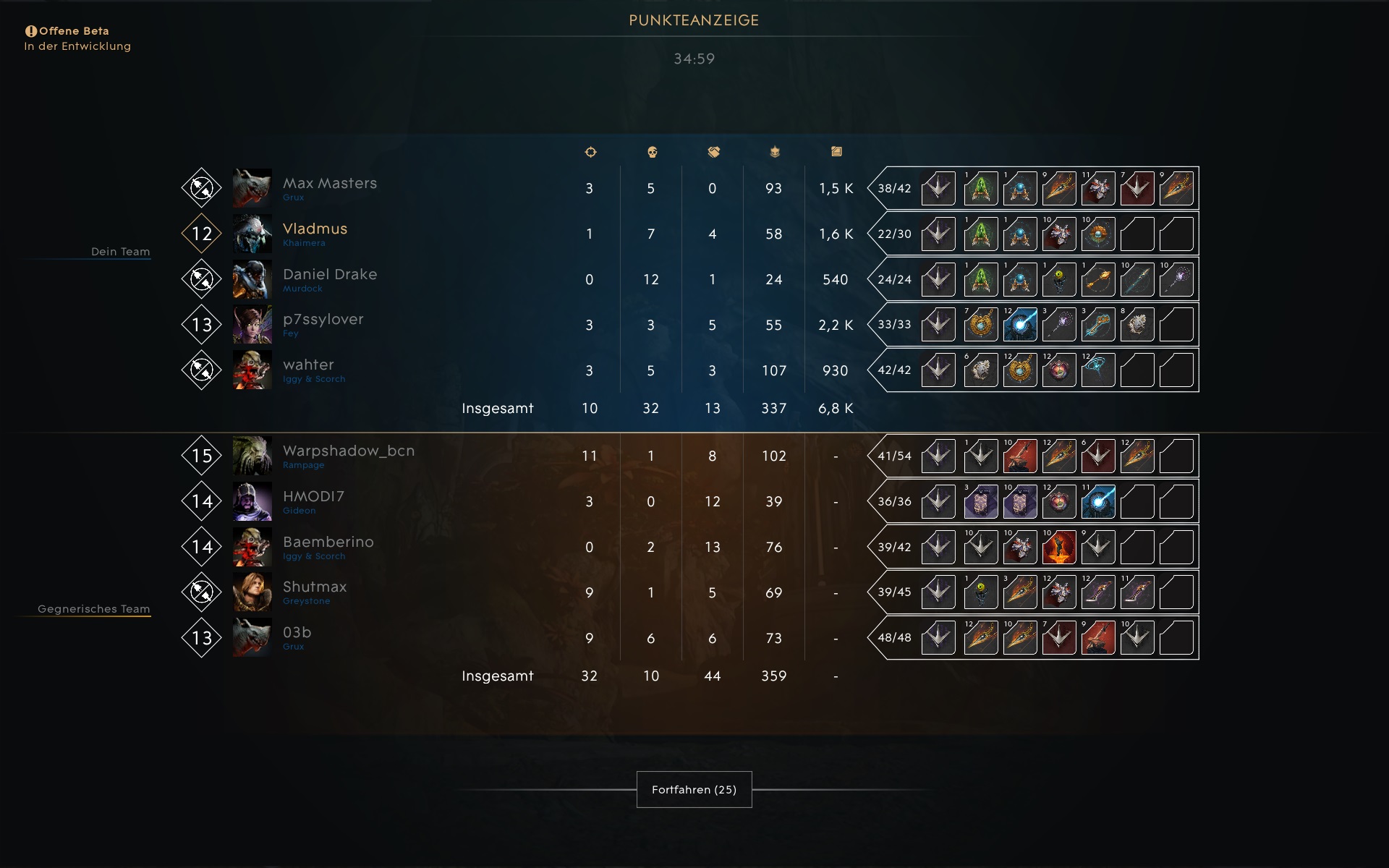This screenshot has height=868, width=1389.
Task: Select Max Masters player row
Action: [x=329, y=184]
